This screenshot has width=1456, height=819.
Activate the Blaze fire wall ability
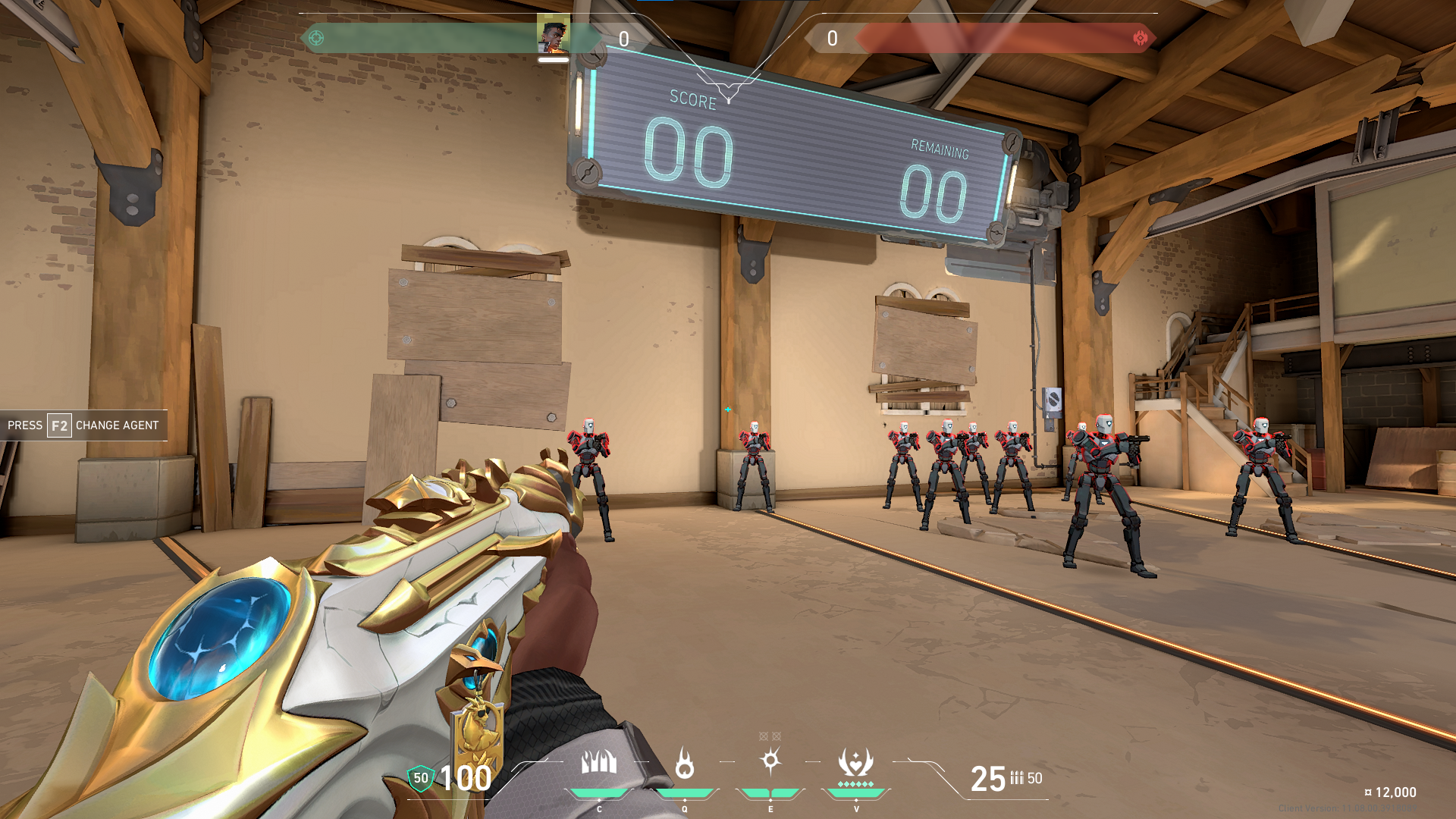coord(599,762)
